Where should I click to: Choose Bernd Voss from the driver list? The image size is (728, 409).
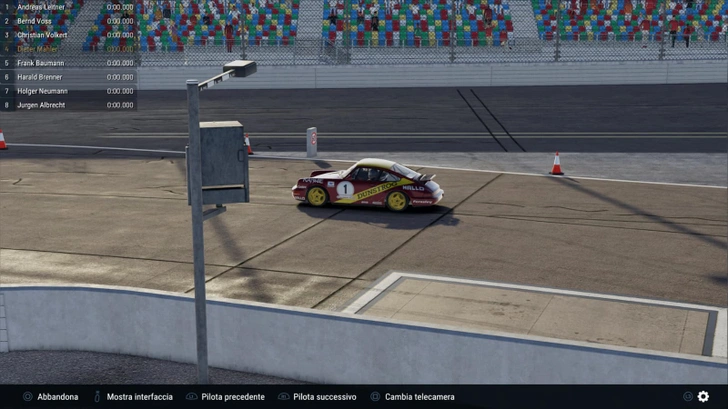pyautogui.click(x=68, y=21)
